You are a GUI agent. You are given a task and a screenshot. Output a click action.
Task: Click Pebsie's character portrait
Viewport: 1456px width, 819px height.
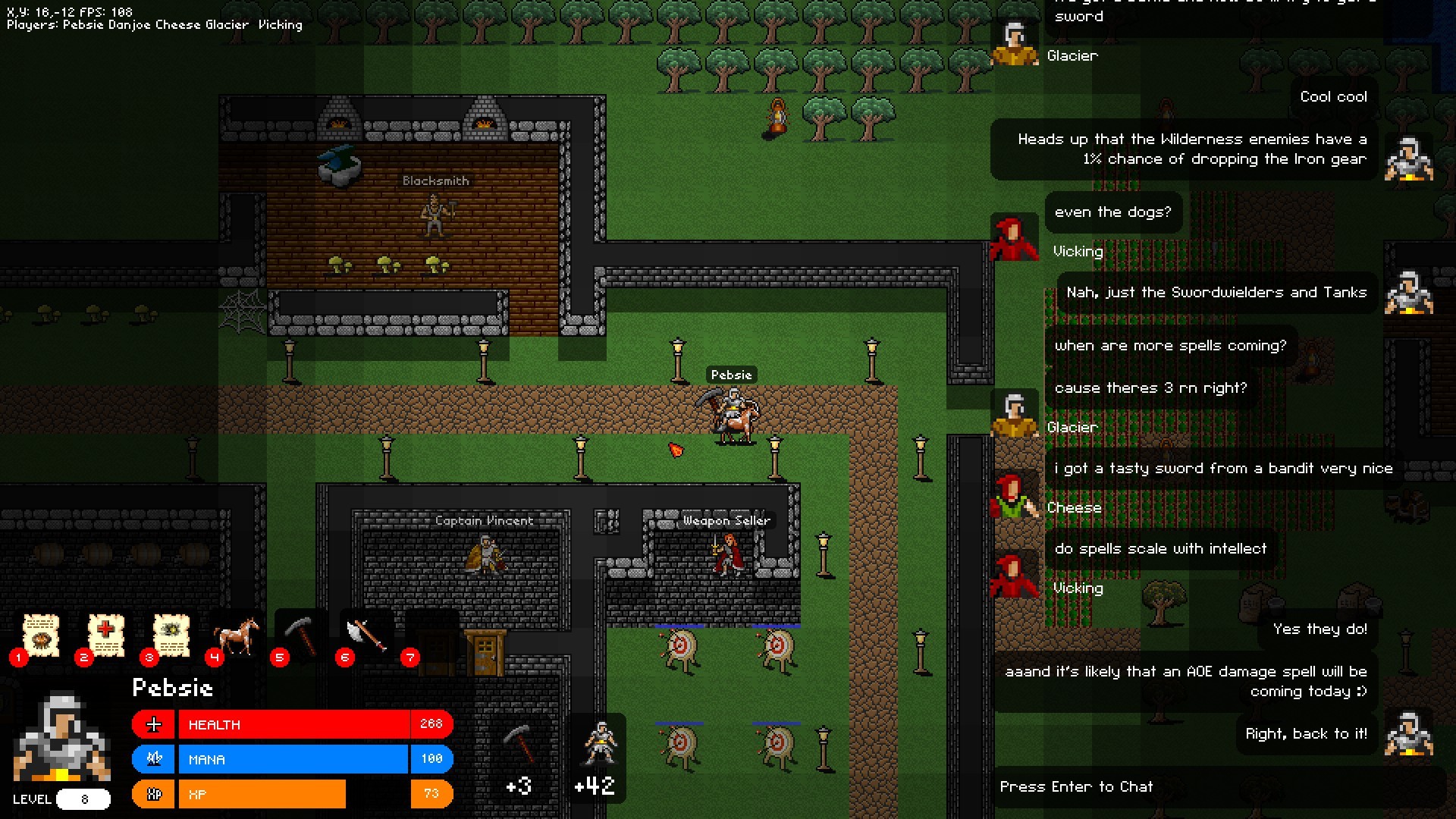click(61, 736)
